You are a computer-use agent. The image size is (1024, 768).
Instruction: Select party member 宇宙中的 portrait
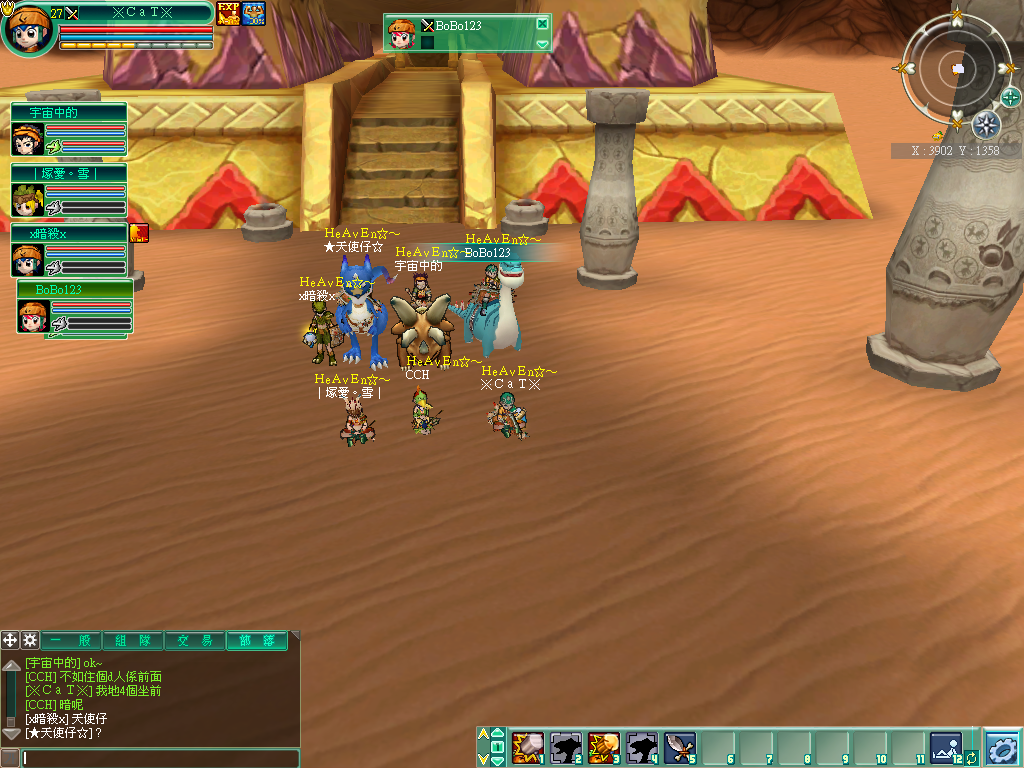coord(26,141)
